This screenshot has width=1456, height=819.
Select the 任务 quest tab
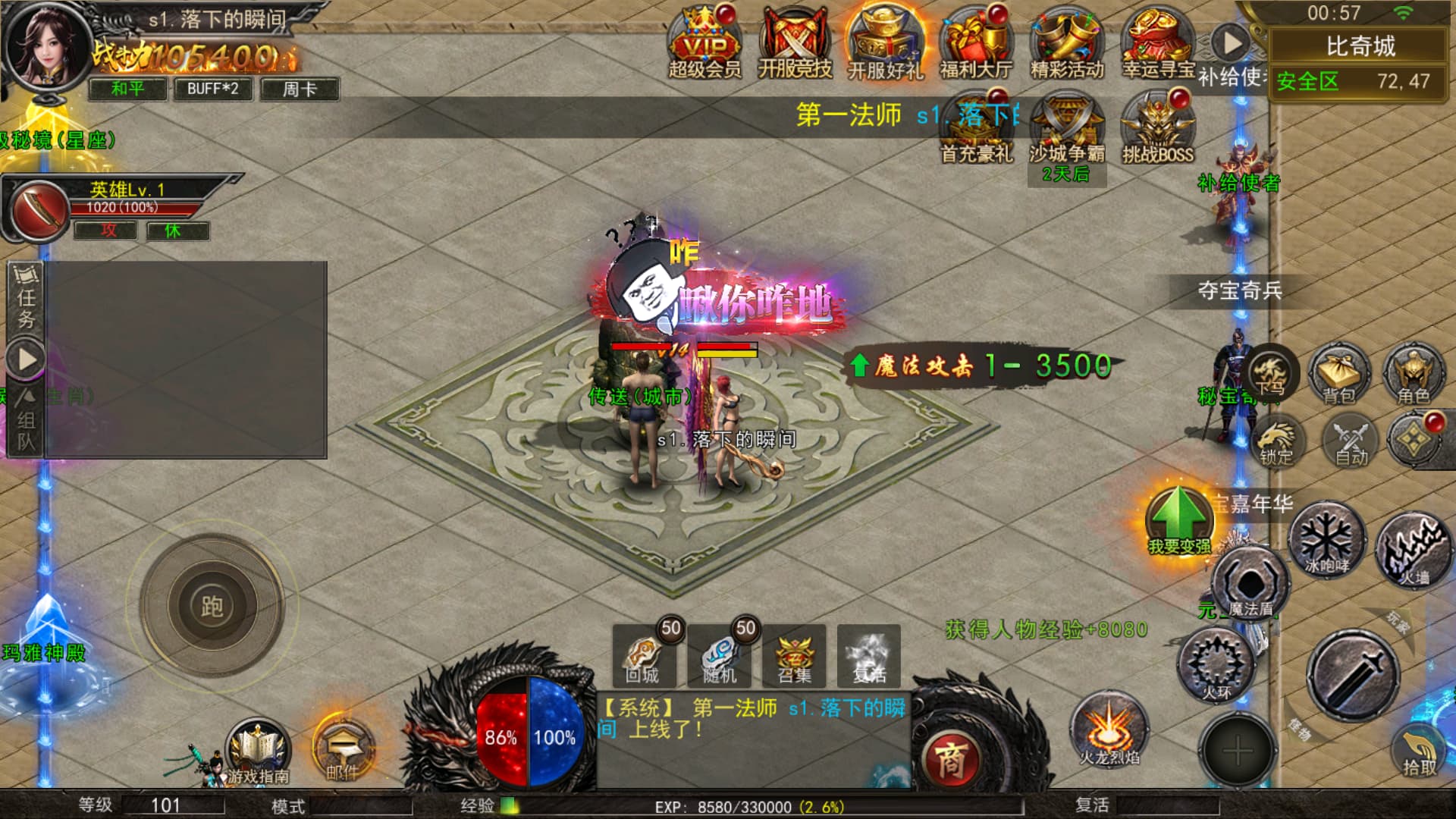click(26, 297)
